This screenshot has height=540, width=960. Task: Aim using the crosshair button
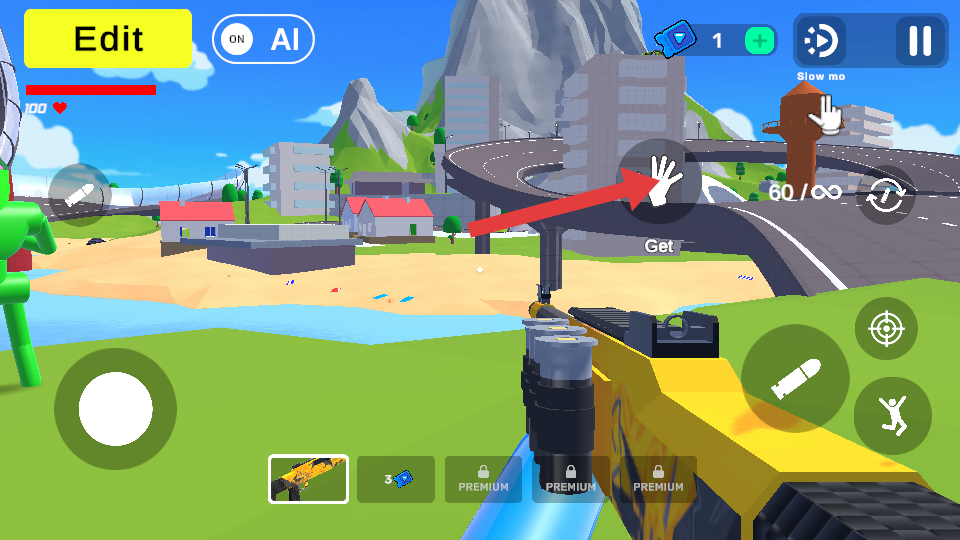(886, 329)
